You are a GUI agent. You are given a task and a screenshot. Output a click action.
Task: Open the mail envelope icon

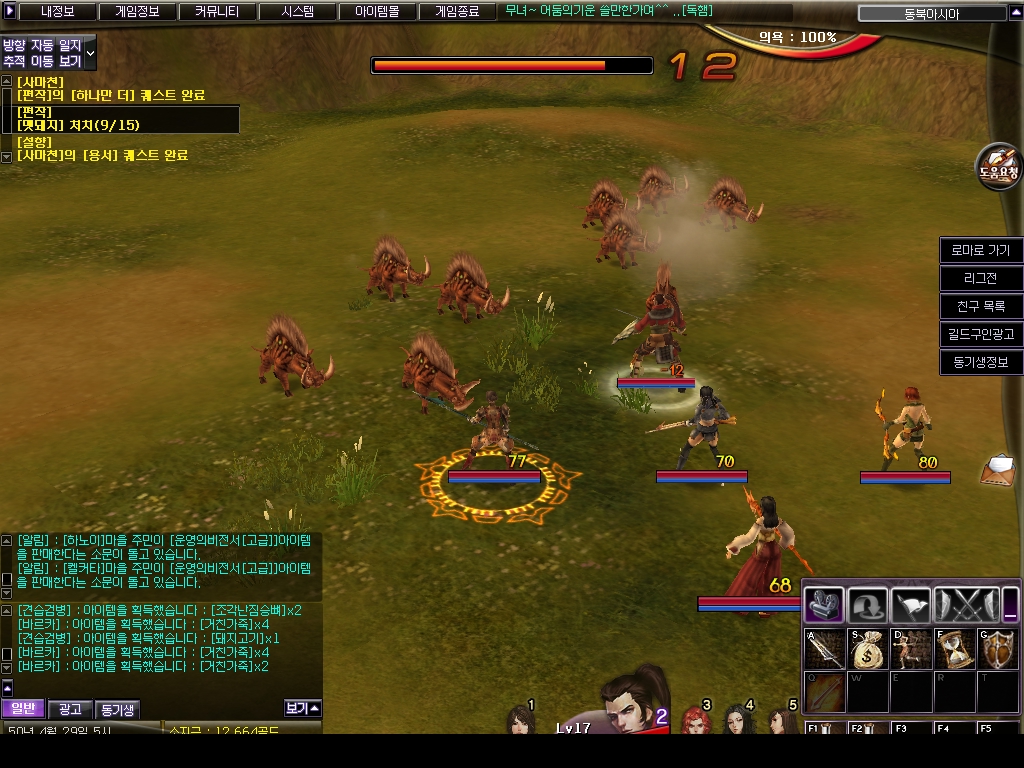pos(999,469)
